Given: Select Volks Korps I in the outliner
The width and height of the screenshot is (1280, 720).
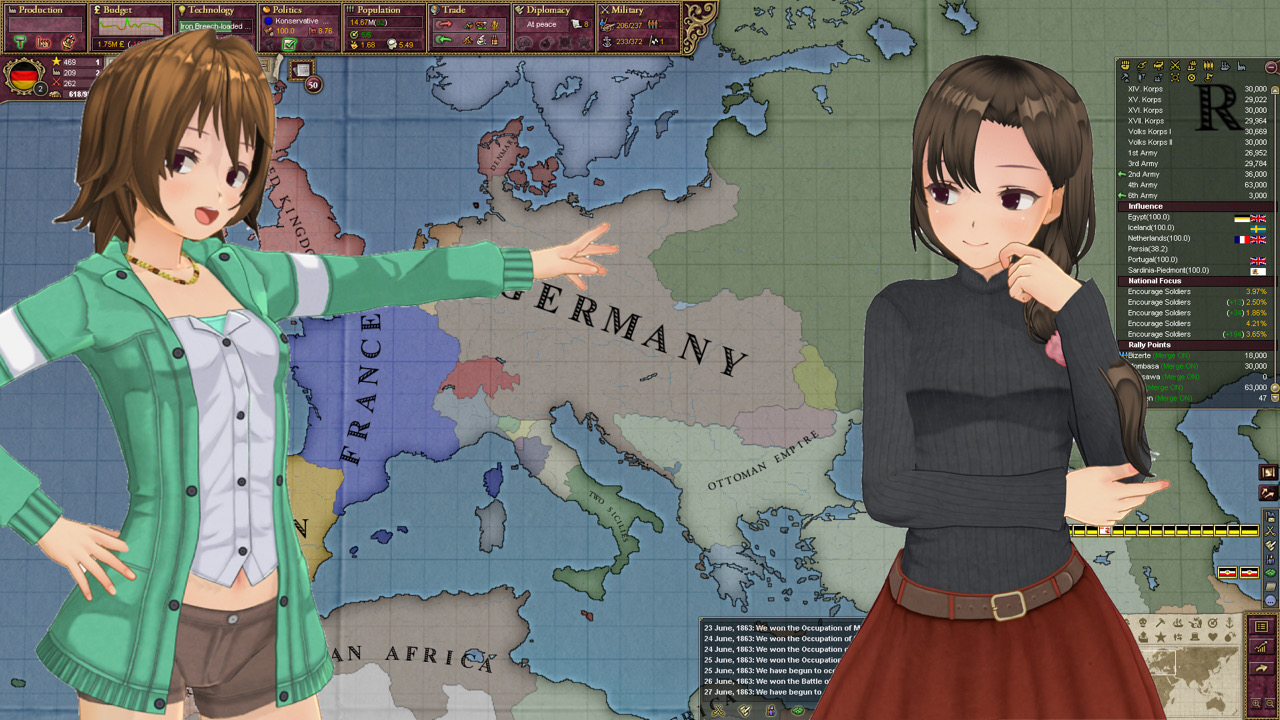Looking at the screenshot, I should point(1149,132).
